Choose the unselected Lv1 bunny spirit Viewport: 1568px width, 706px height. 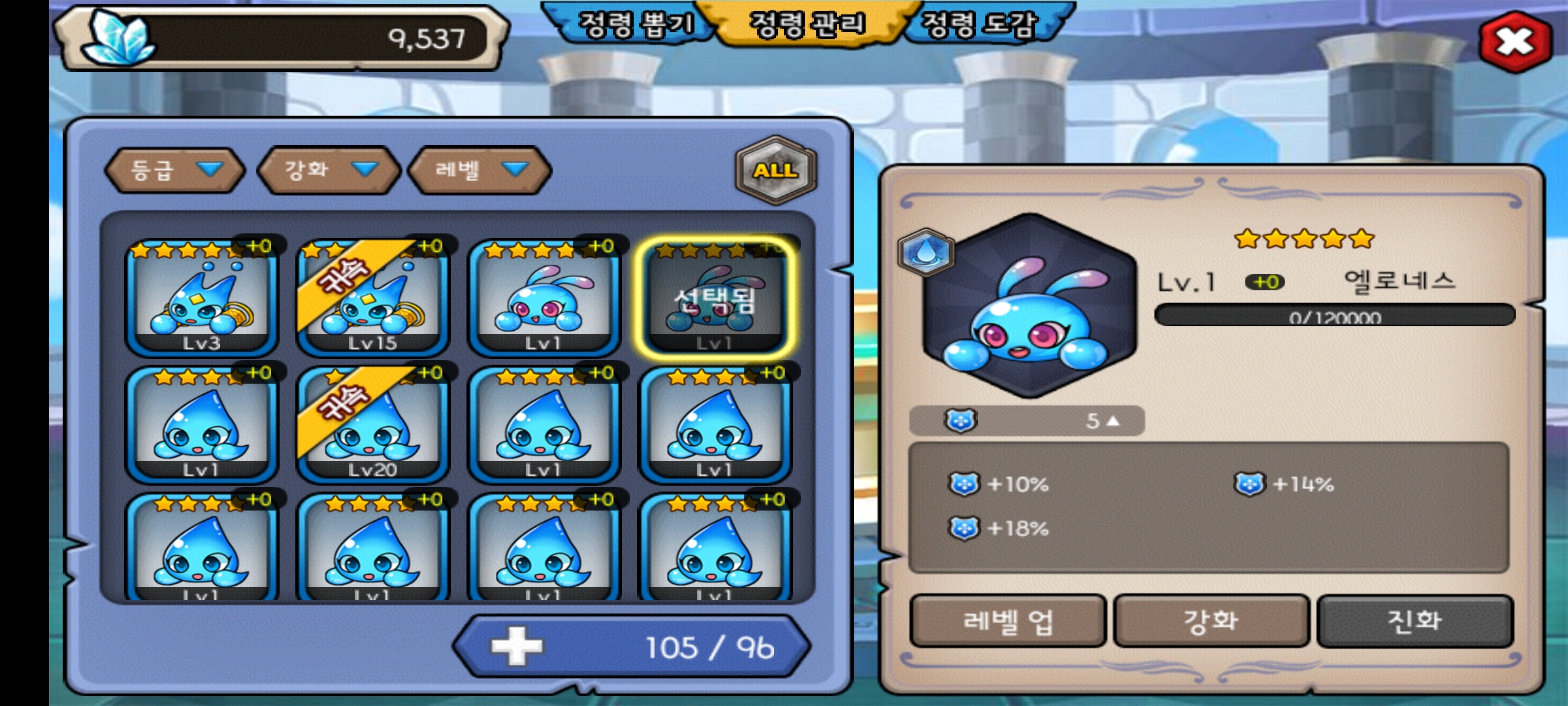click(544, 299)
